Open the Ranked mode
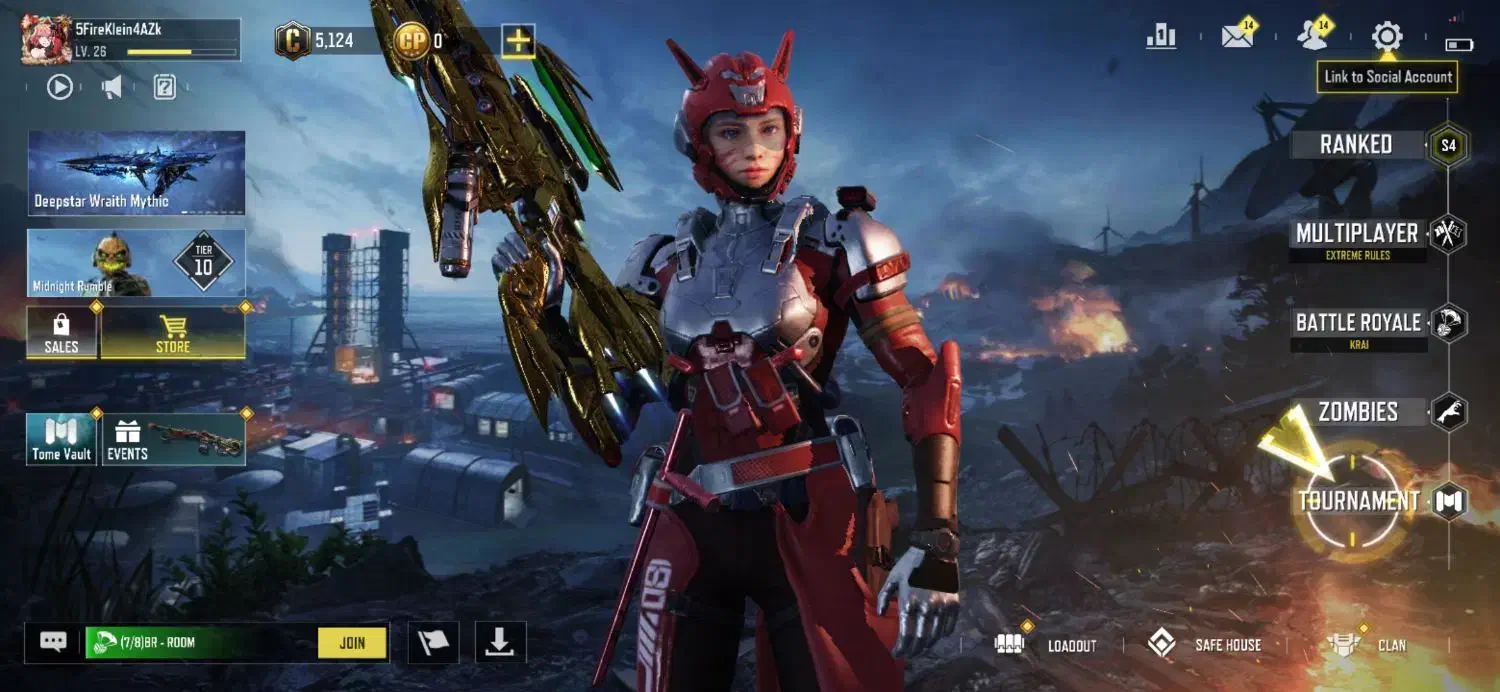 click(x=1356, y=145)
